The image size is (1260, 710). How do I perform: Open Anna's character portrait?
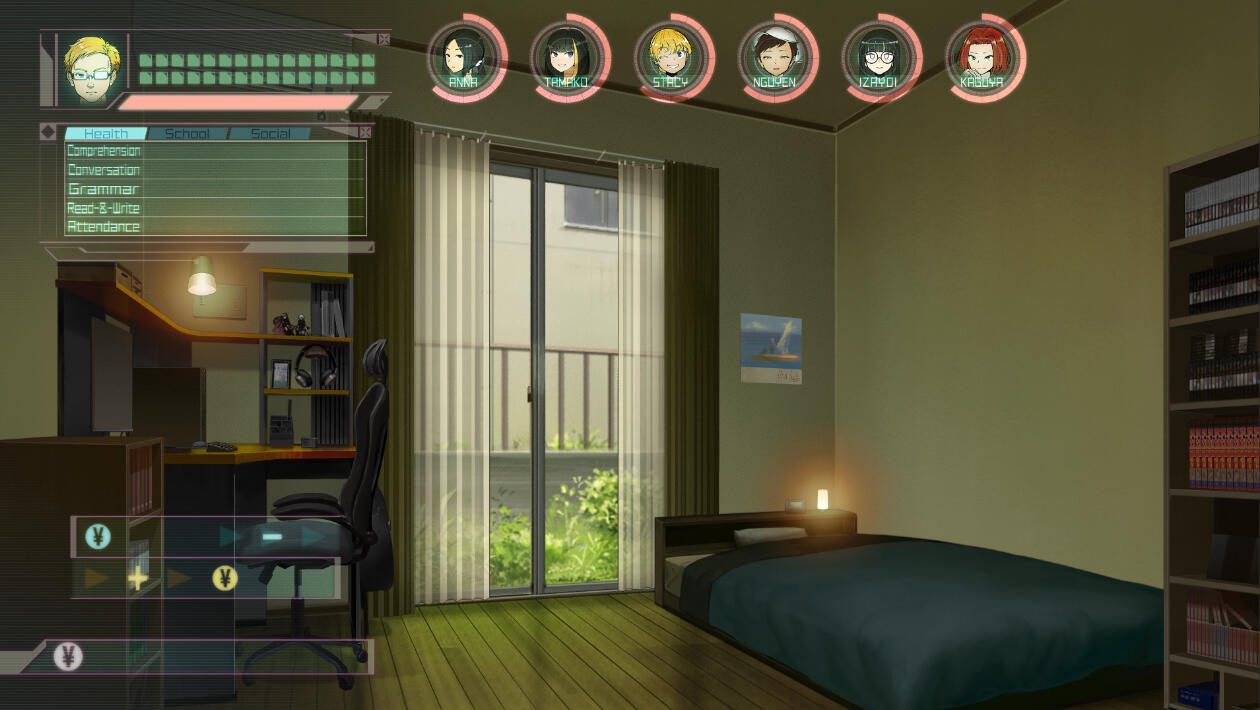pos(464,56)
